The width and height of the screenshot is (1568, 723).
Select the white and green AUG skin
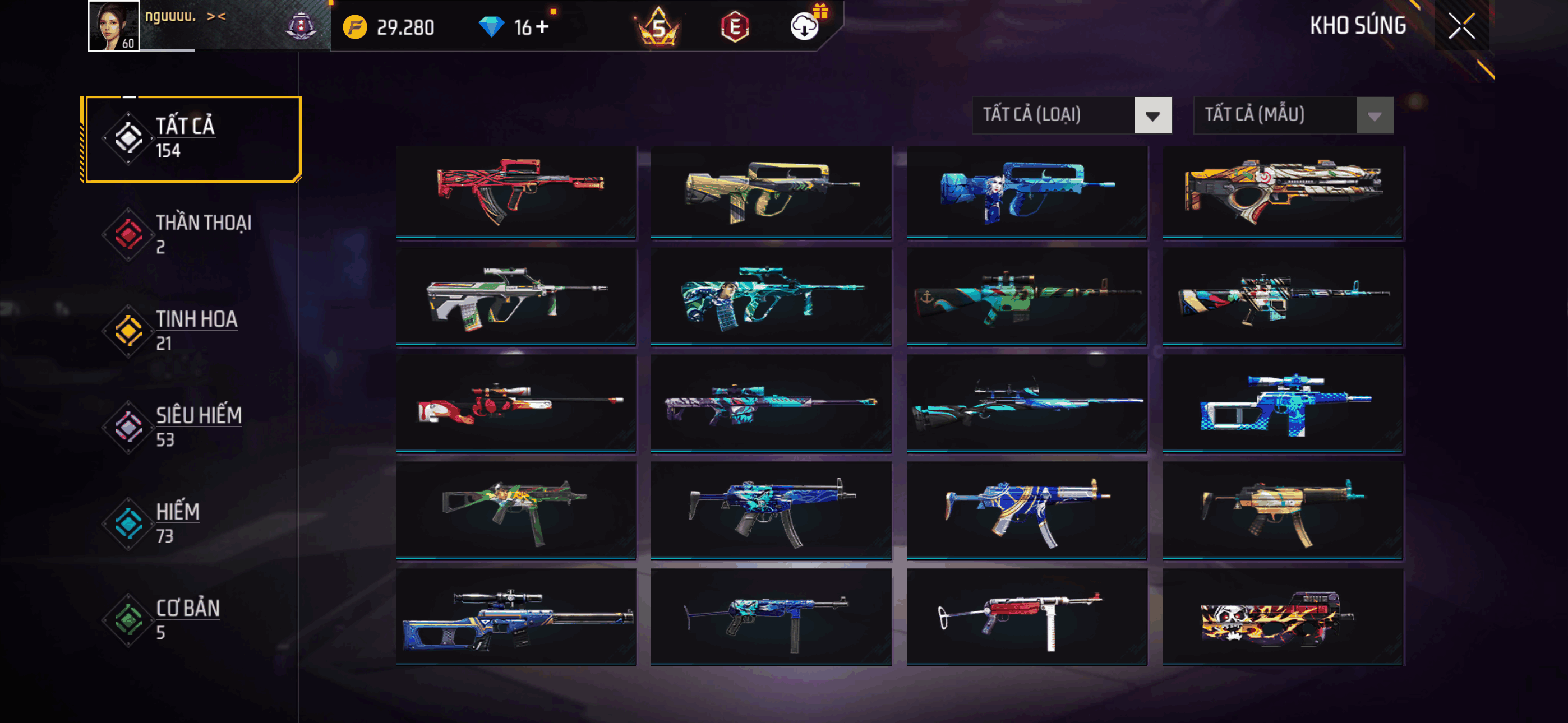(x=515, y=297)
